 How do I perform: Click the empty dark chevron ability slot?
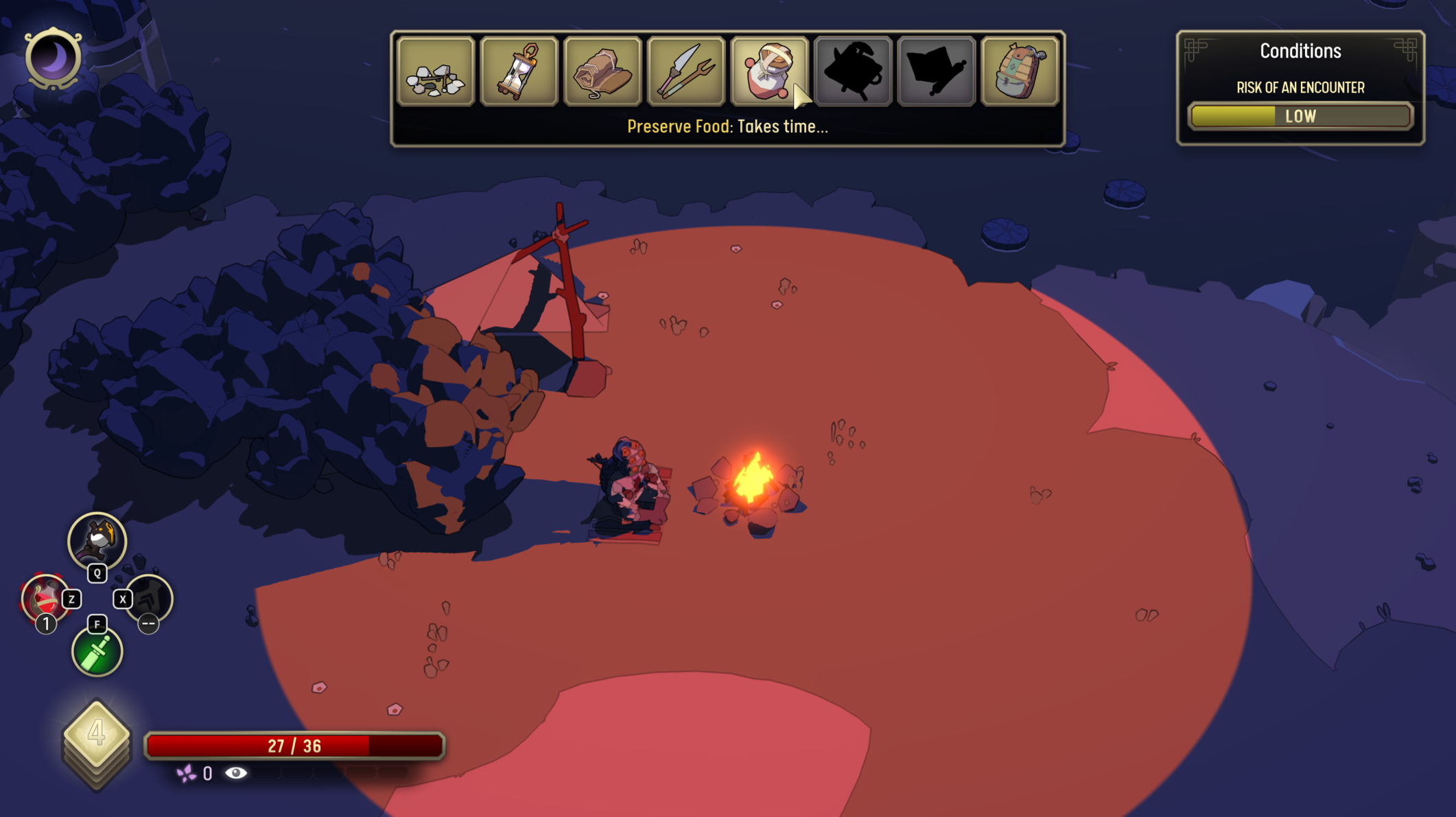150,599
